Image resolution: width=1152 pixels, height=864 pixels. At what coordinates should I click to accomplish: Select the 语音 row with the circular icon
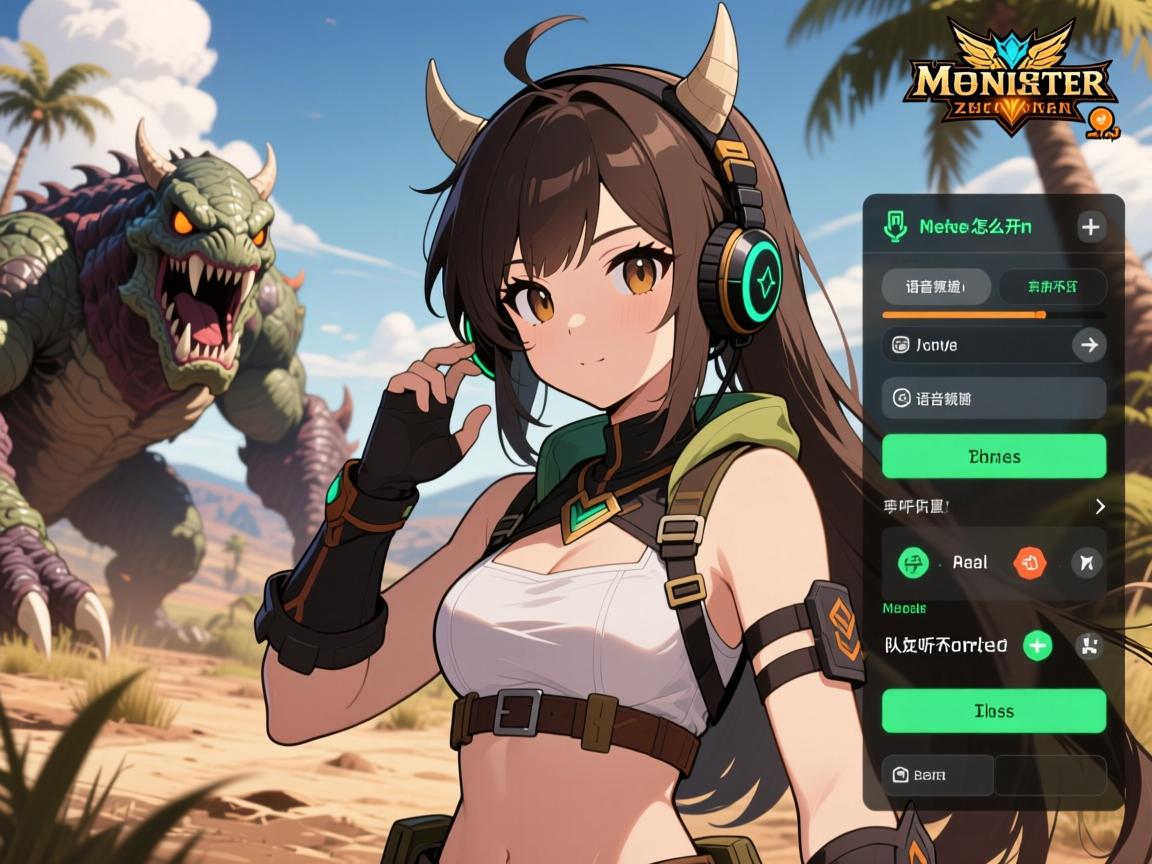(994, 398)
